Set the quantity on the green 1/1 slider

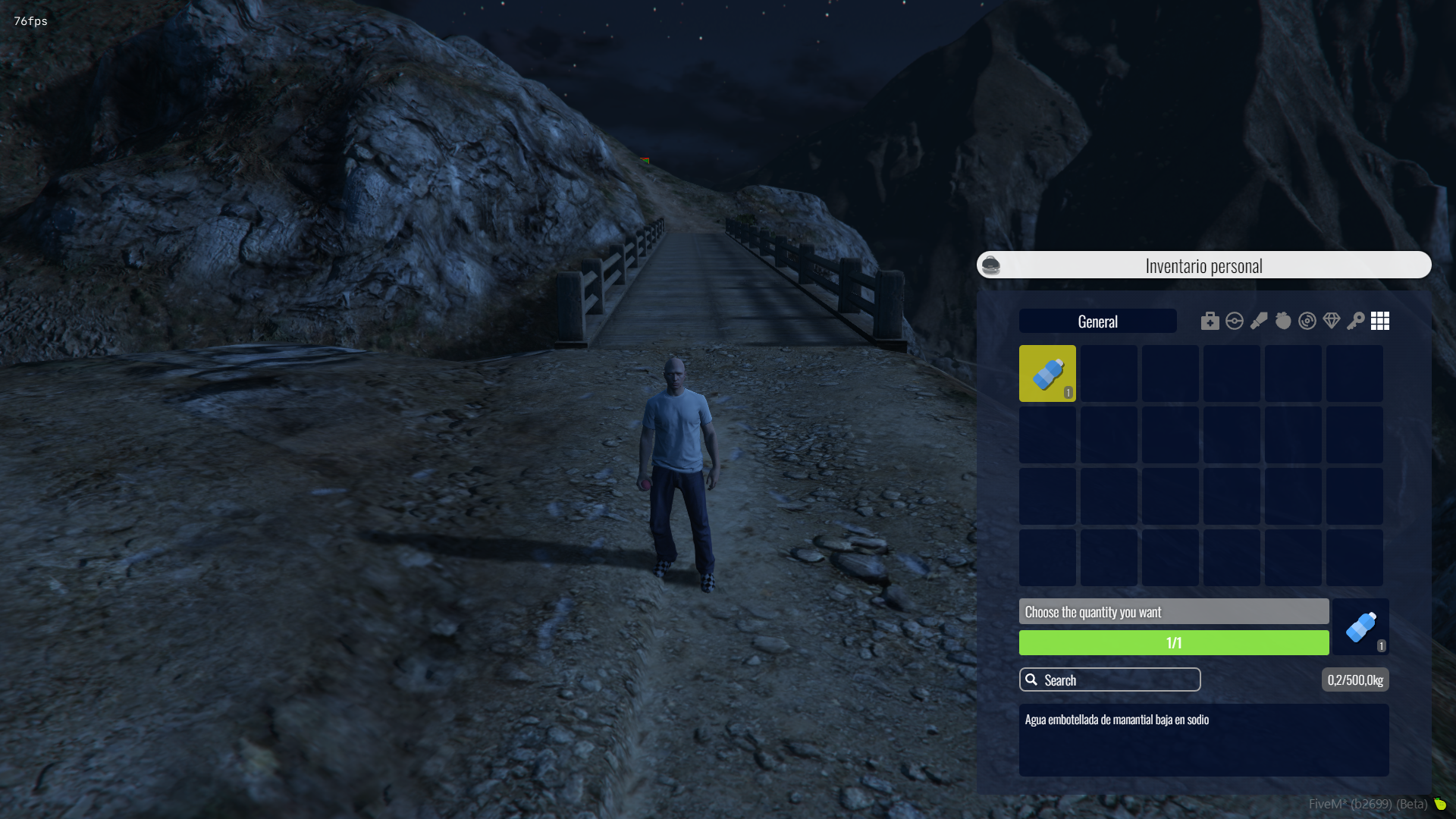coord(1173,643)
